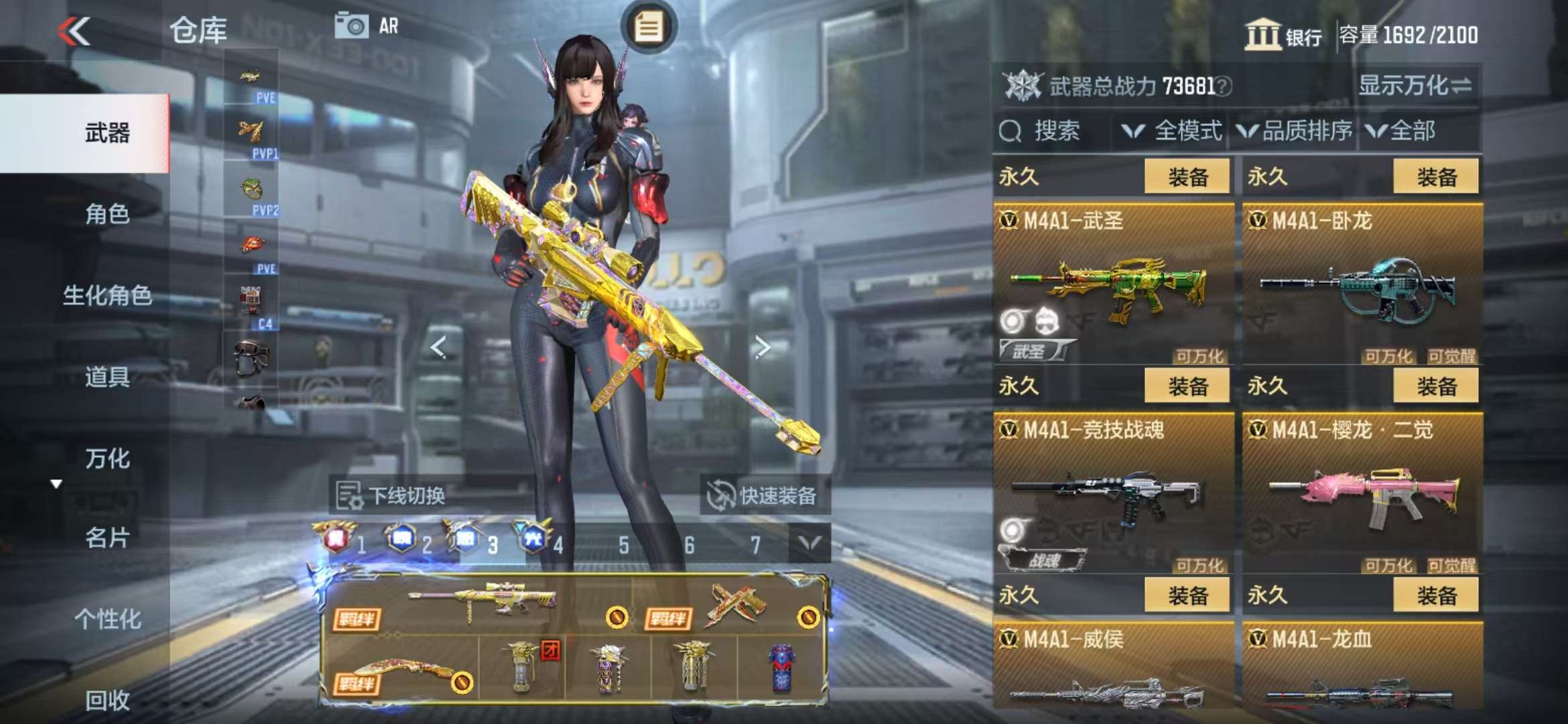Viewport: 1568px width, 724px height.
Task: Tap the 快速装备 quick equip button
Action: 765,495
